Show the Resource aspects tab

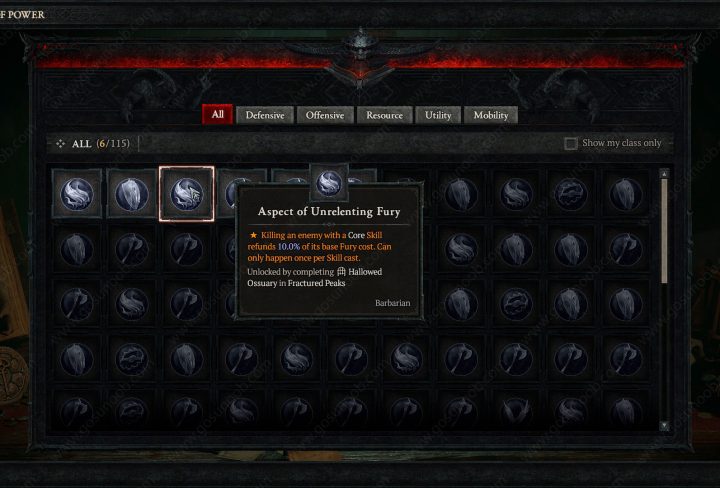384,115
